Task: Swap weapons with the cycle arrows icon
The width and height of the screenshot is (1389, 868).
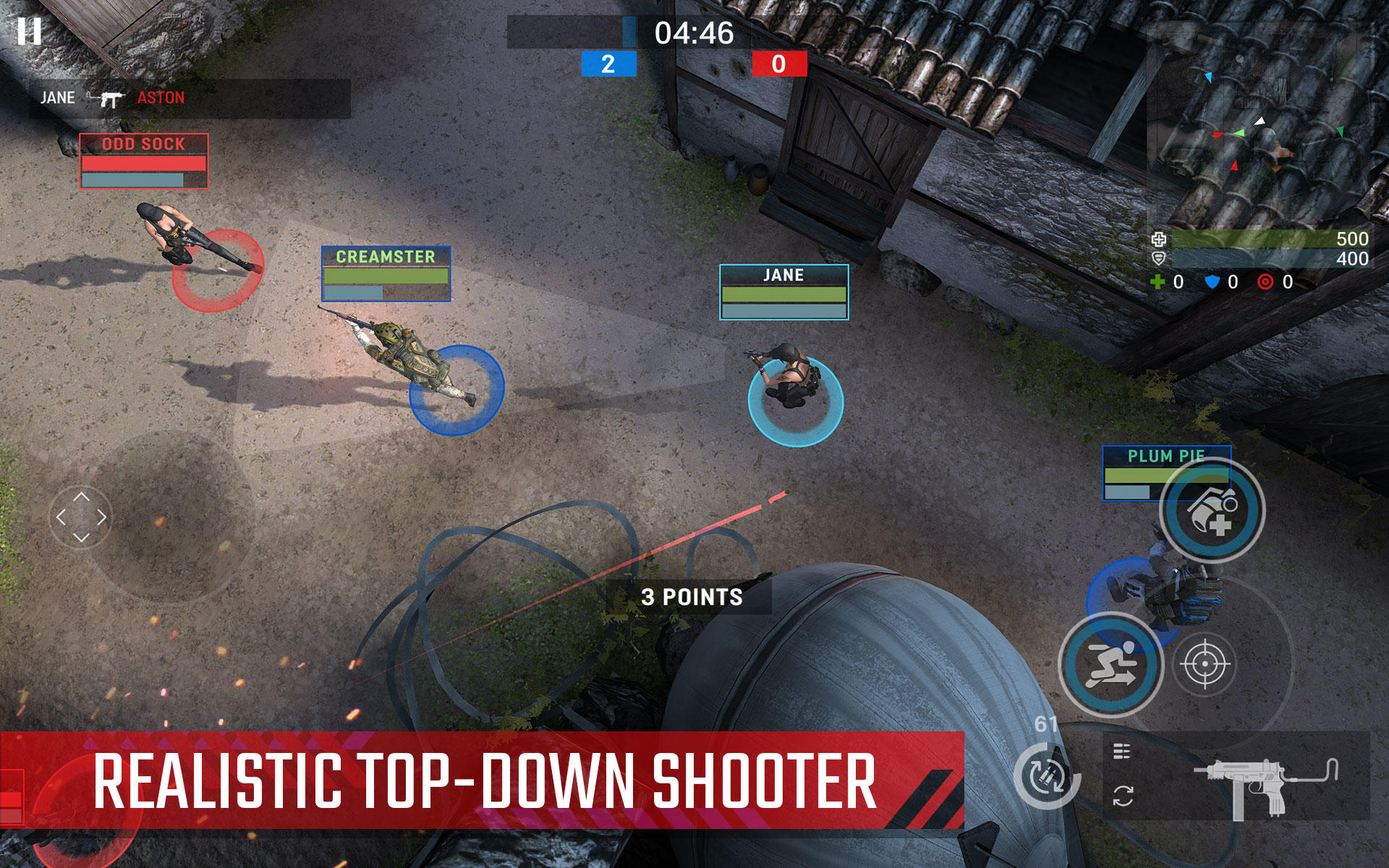Action: [1123, 796]
